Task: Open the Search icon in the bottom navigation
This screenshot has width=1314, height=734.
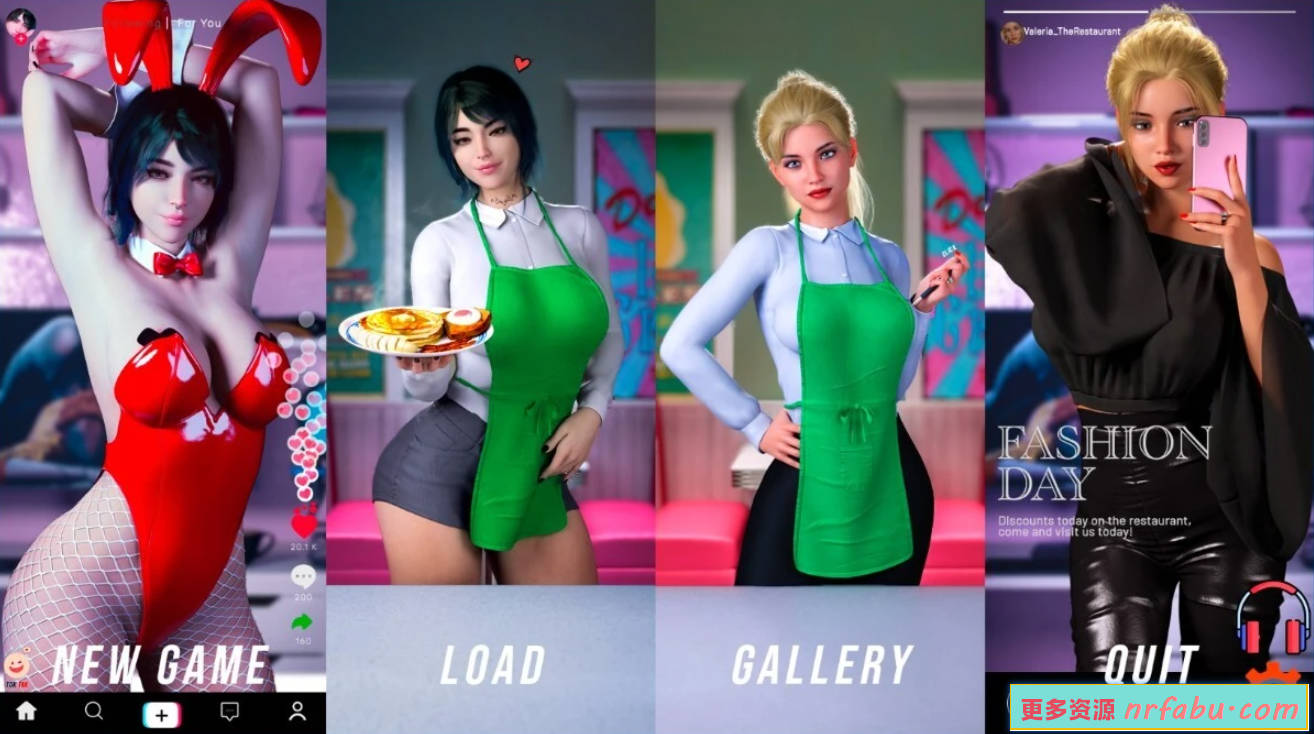Action: [94, 712]
